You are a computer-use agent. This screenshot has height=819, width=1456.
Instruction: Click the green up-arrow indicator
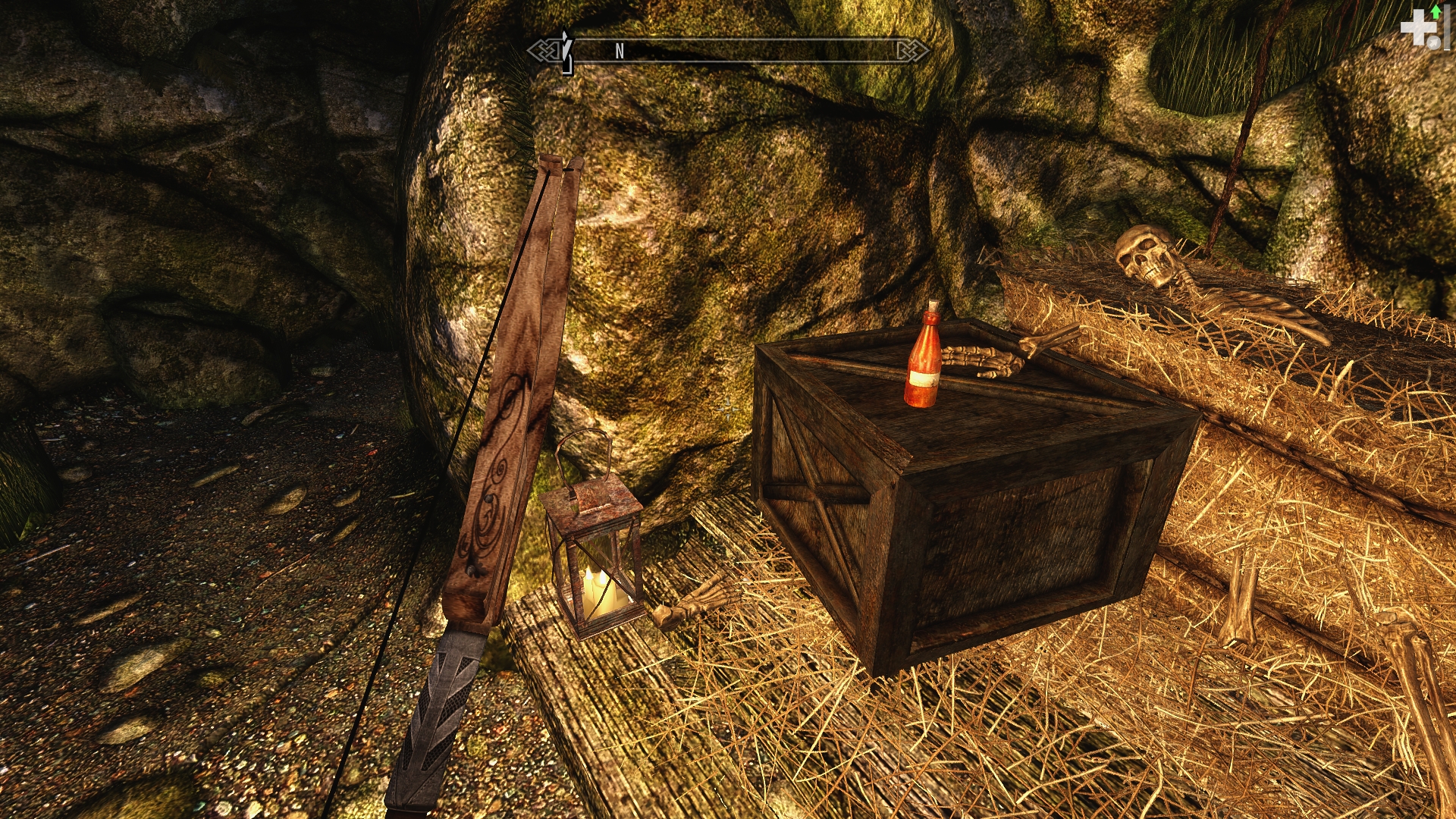click(1436, 11)
